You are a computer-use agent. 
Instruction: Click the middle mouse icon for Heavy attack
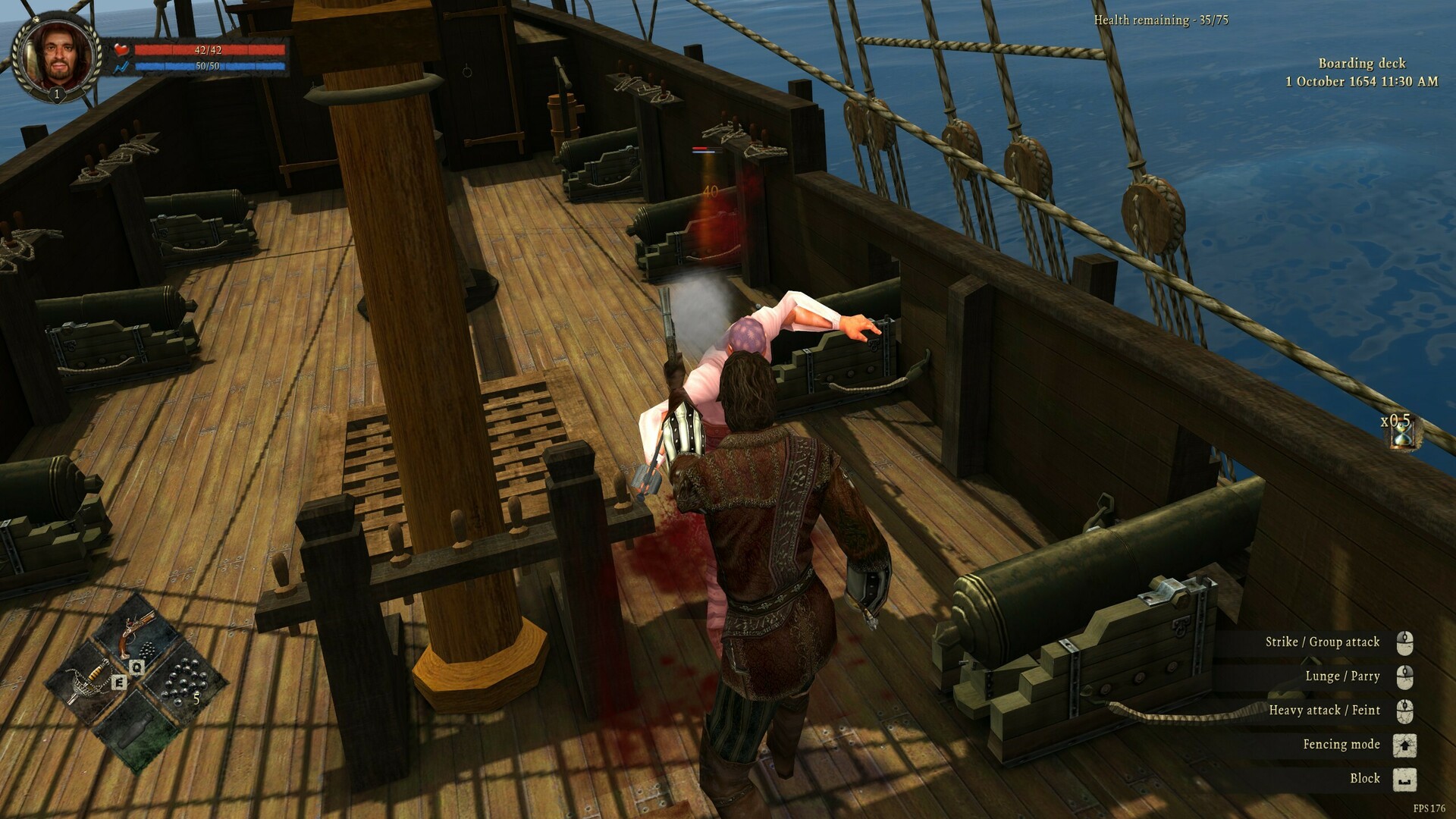[x=1407, y=710]
